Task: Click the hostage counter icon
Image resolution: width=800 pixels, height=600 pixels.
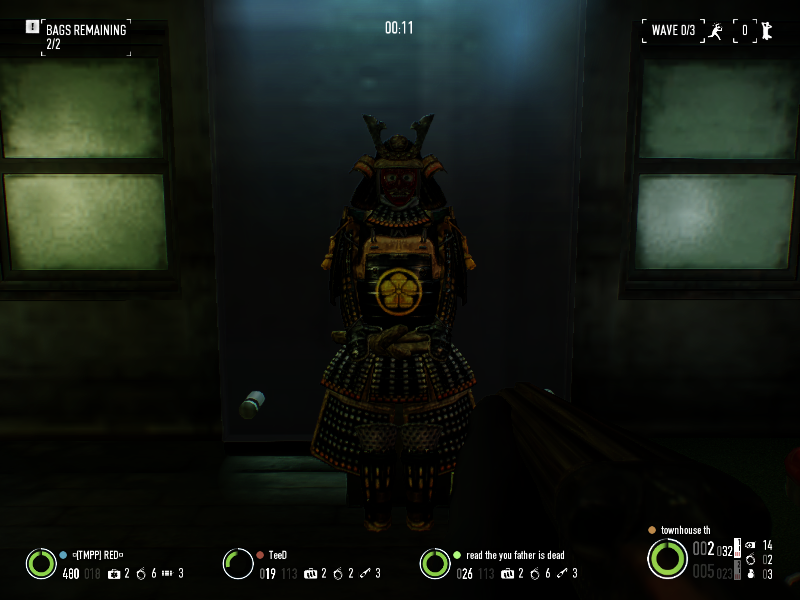Action: point(765,30)
